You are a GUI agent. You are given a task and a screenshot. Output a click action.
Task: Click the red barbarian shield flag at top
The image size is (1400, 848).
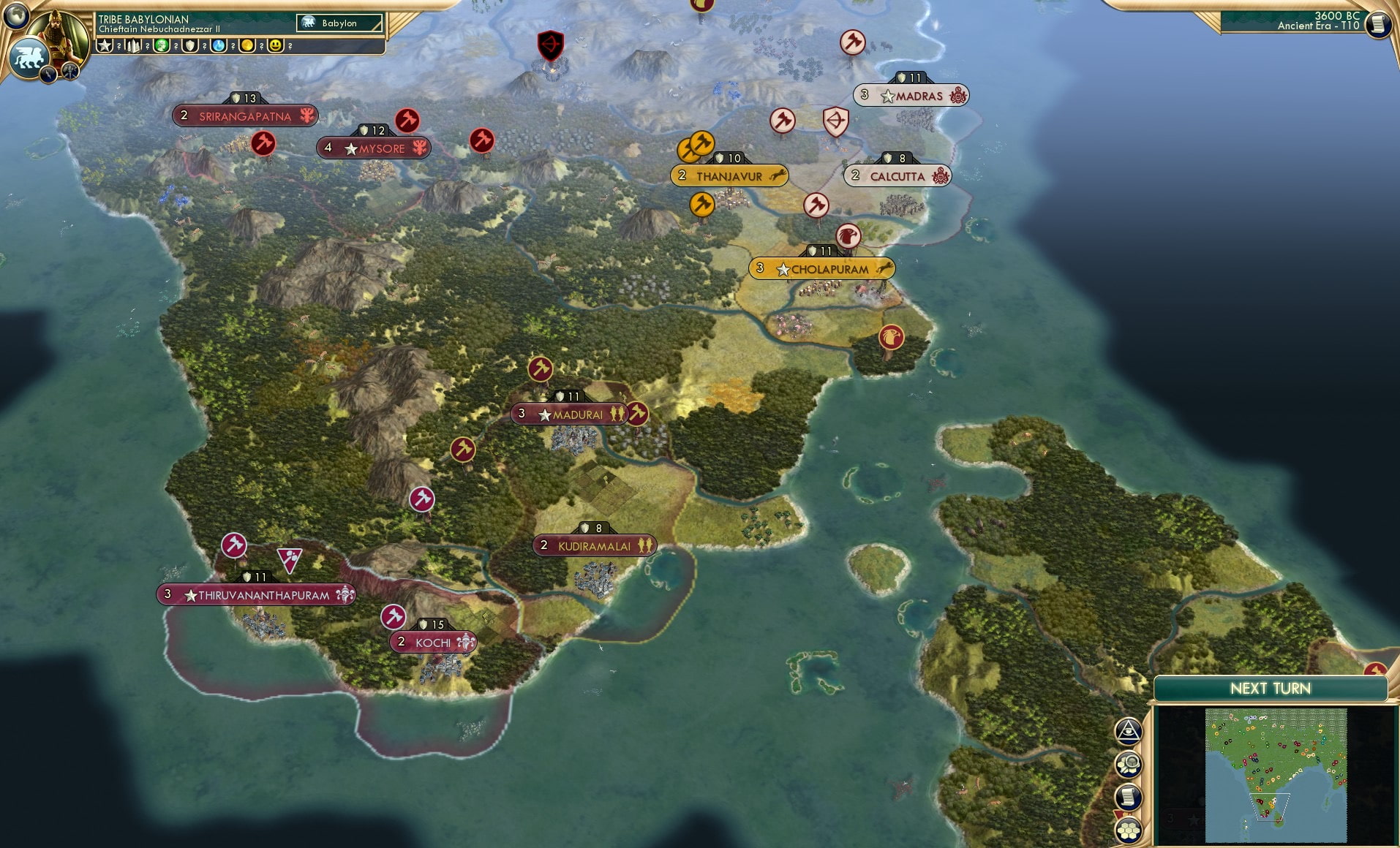(x=552, y=44)
